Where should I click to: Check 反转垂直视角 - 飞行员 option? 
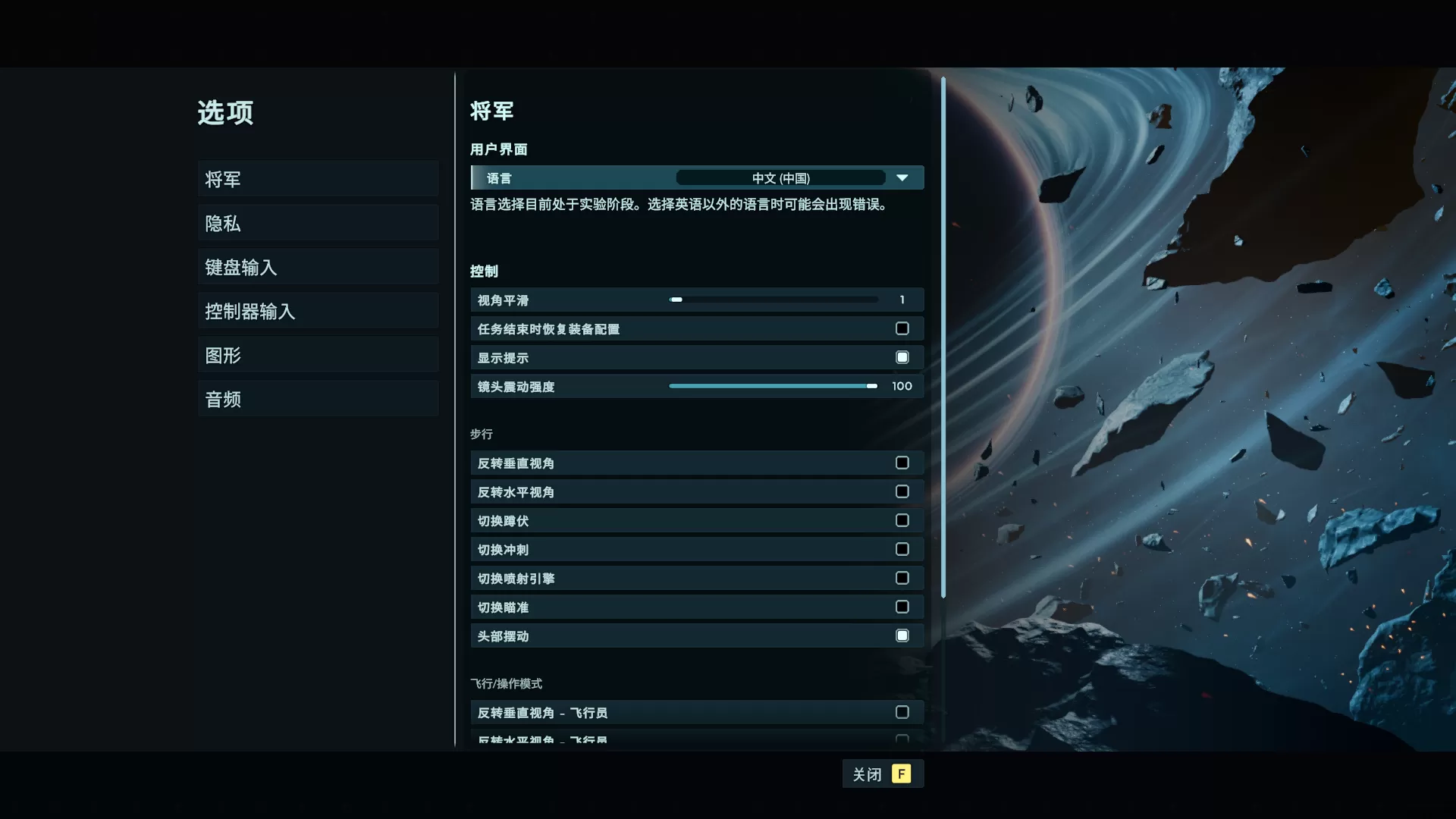click(x=902, y=713)
